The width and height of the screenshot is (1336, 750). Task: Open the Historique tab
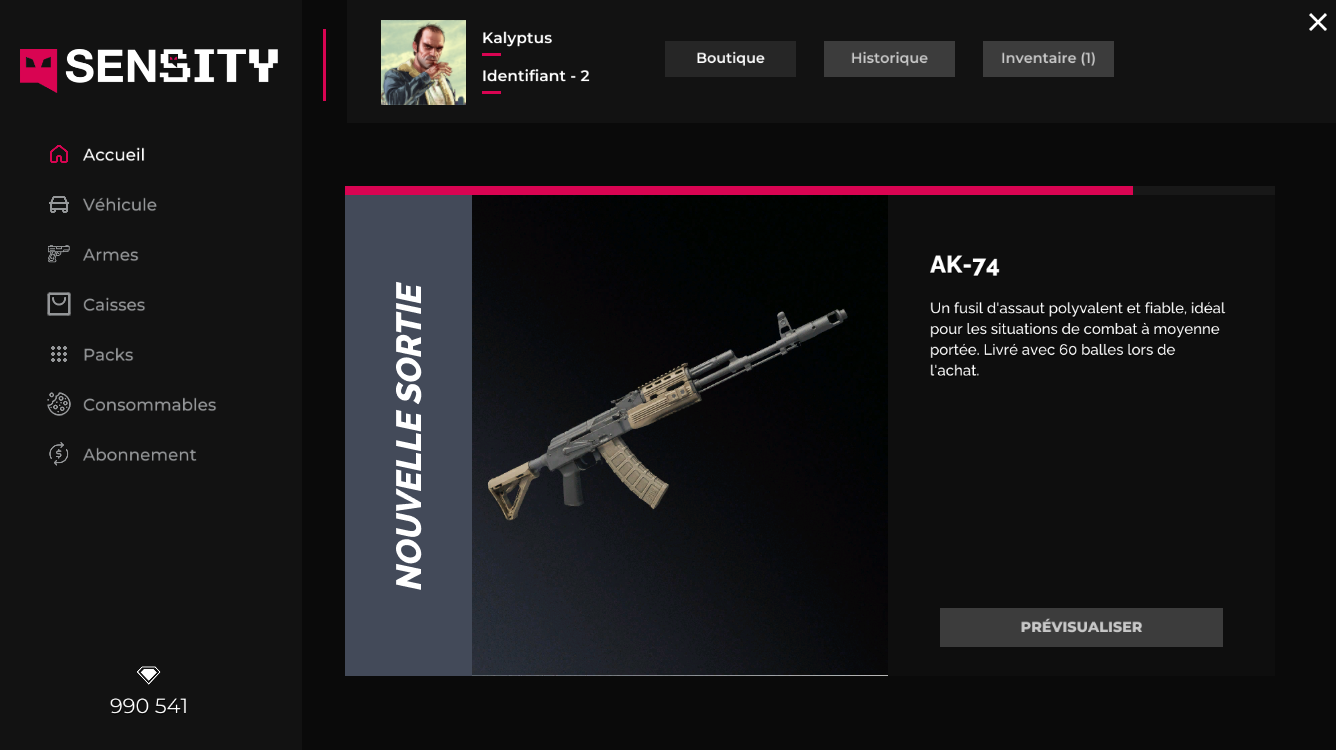click(889, 59)
